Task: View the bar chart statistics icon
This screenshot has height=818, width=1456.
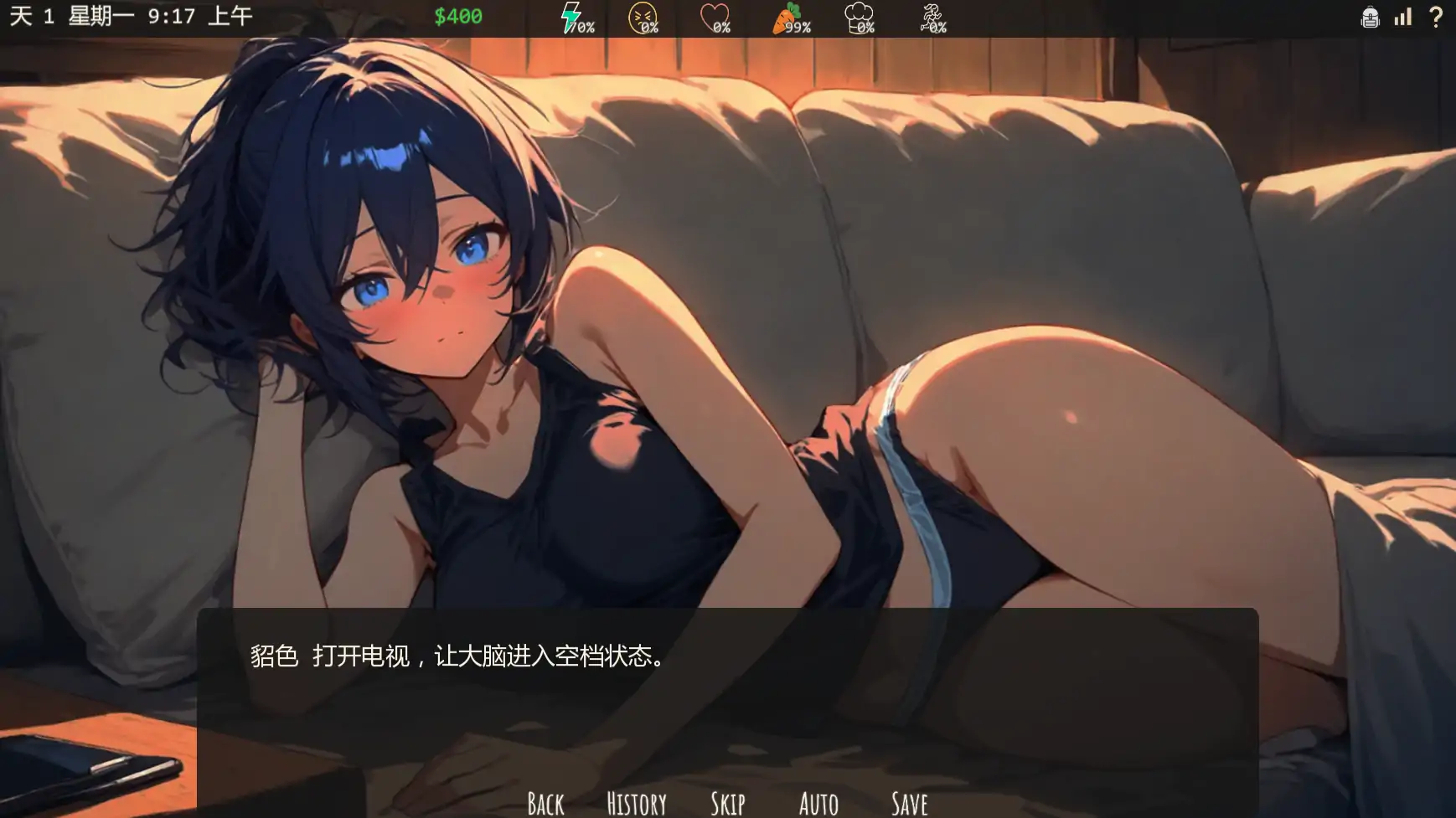Action: [1402, 16]
